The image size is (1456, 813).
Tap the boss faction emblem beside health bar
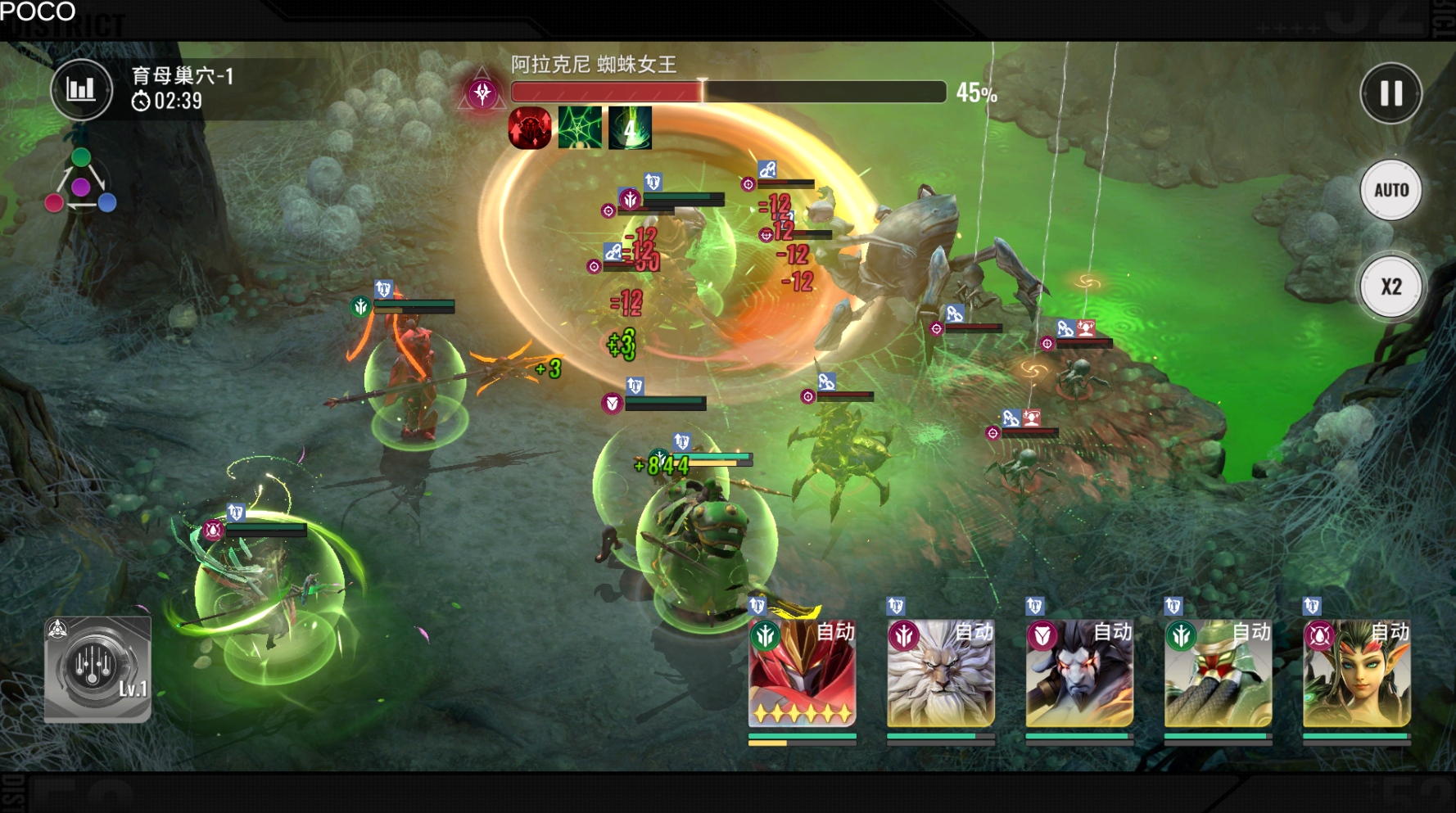482,93
